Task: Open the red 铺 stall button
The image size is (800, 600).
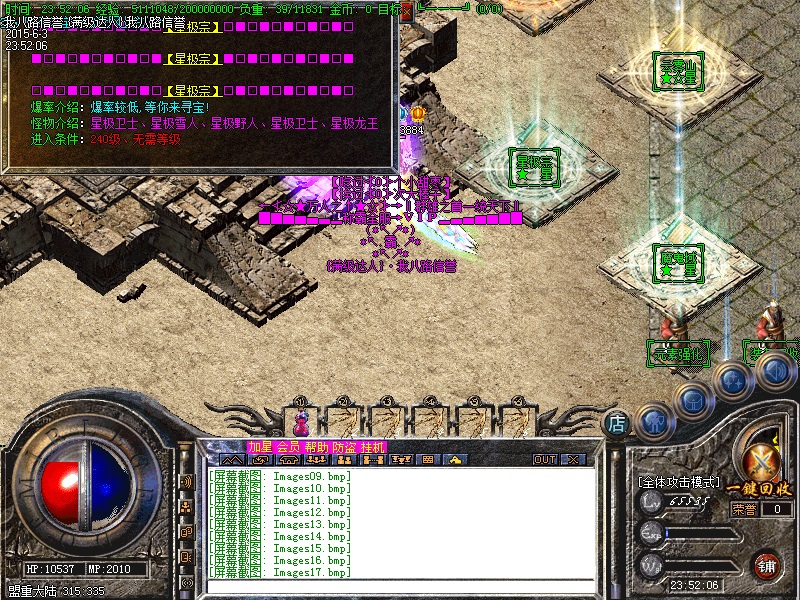Action: (x=767, y=565)
